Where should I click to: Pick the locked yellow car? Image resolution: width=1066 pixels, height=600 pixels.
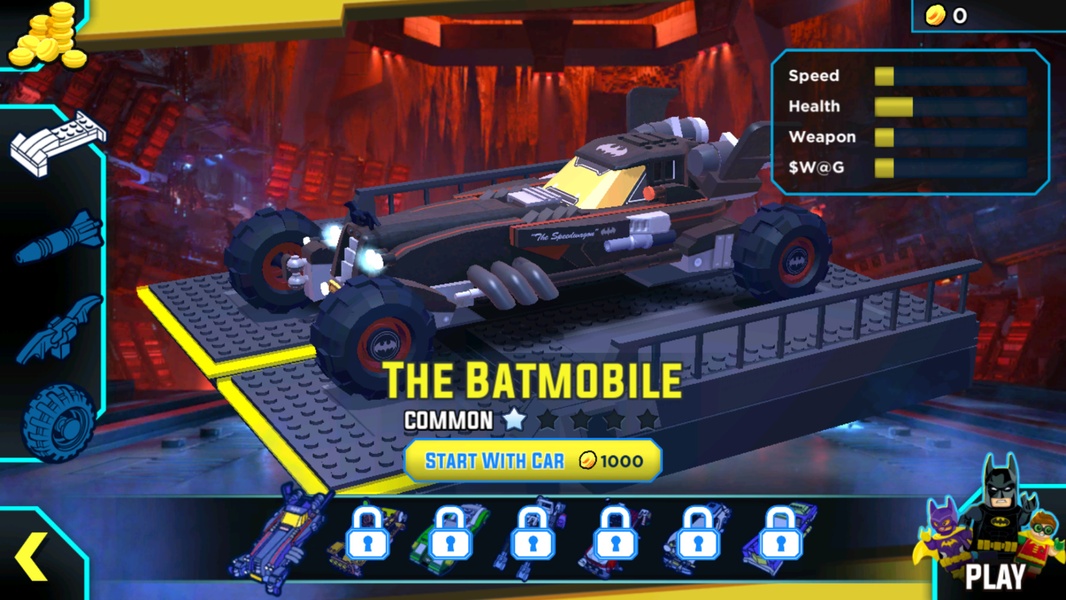[x=367, y=538]
